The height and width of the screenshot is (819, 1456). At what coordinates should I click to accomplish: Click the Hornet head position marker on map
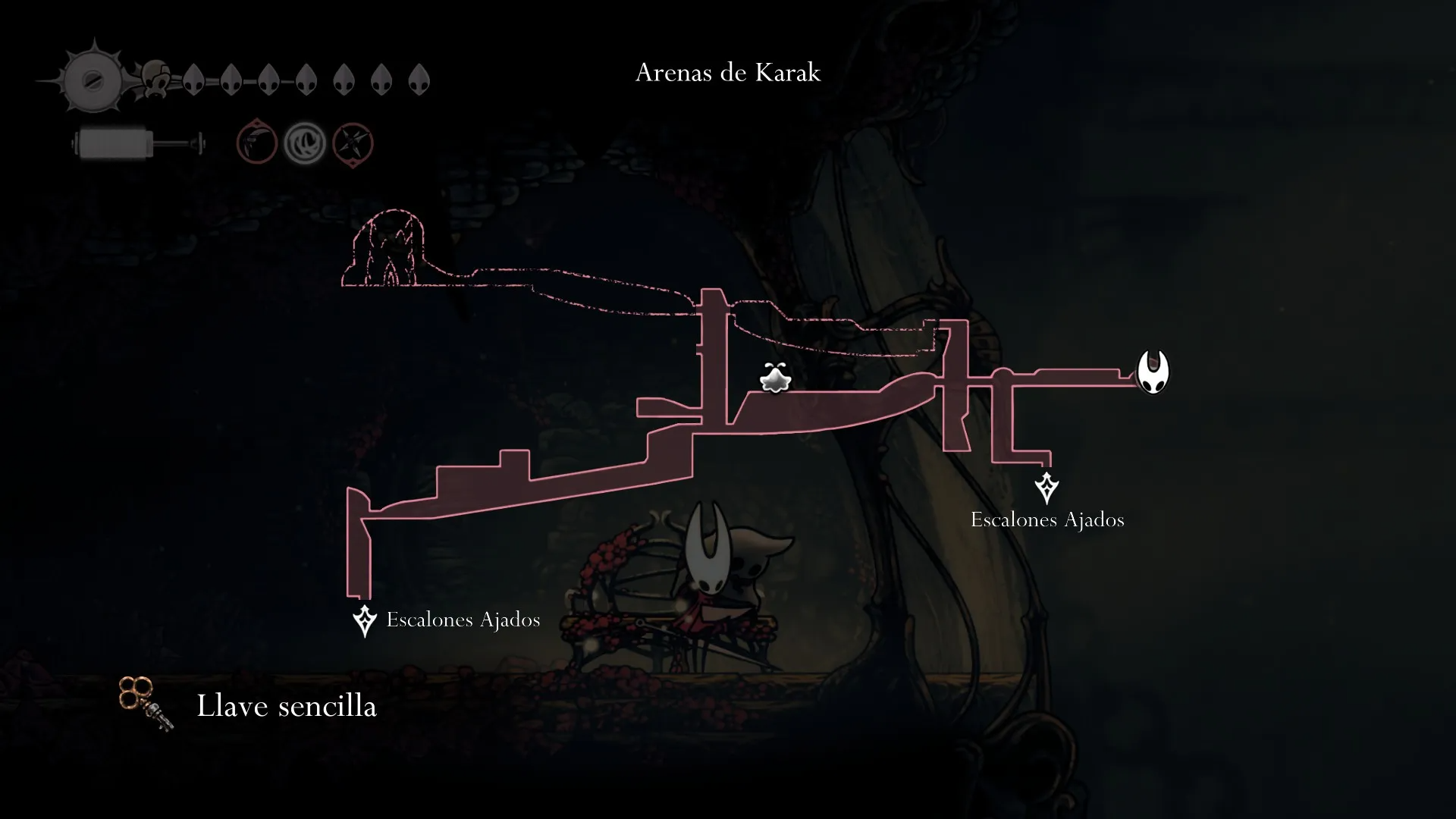tap(1153, 372)
